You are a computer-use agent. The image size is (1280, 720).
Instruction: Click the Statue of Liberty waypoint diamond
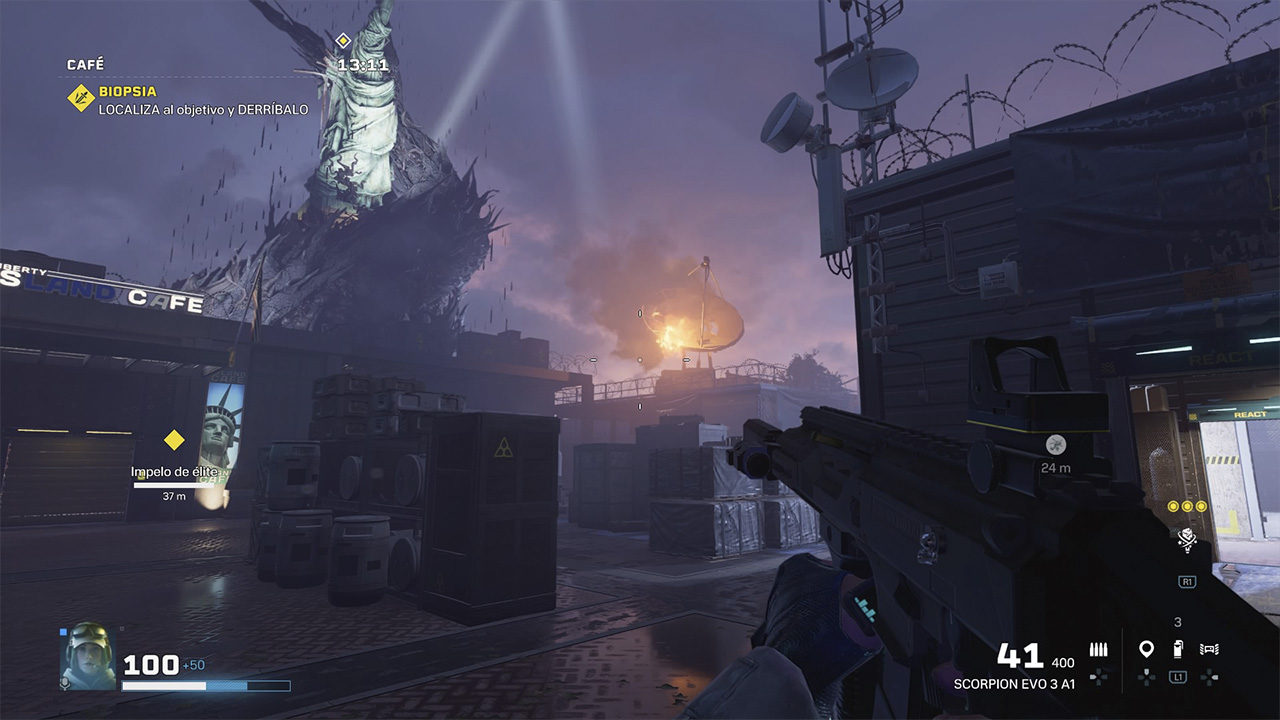tap(344, 40)
